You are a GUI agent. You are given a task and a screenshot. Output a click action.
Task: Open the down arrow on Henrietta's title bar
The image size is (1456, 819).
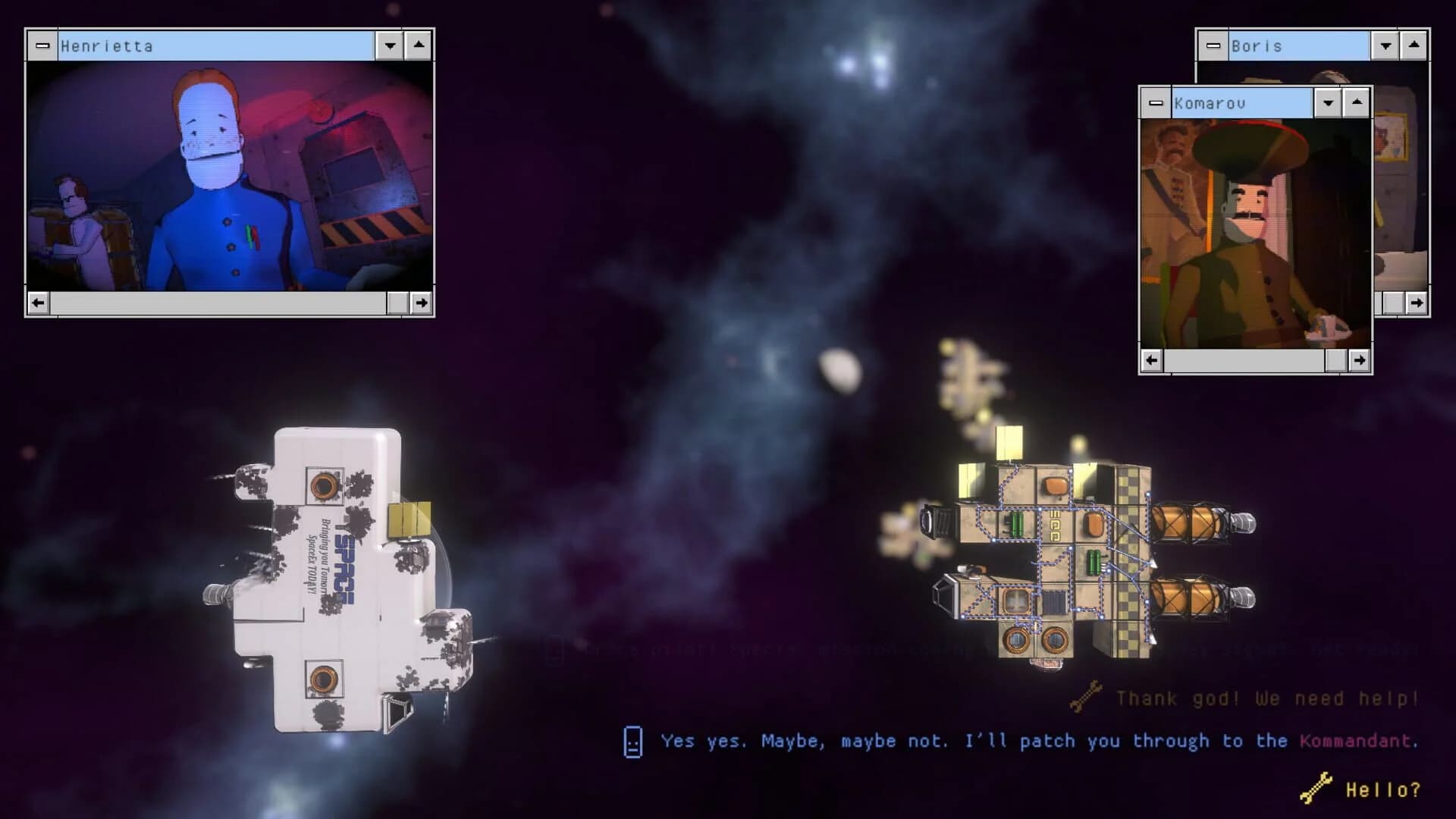389,45
